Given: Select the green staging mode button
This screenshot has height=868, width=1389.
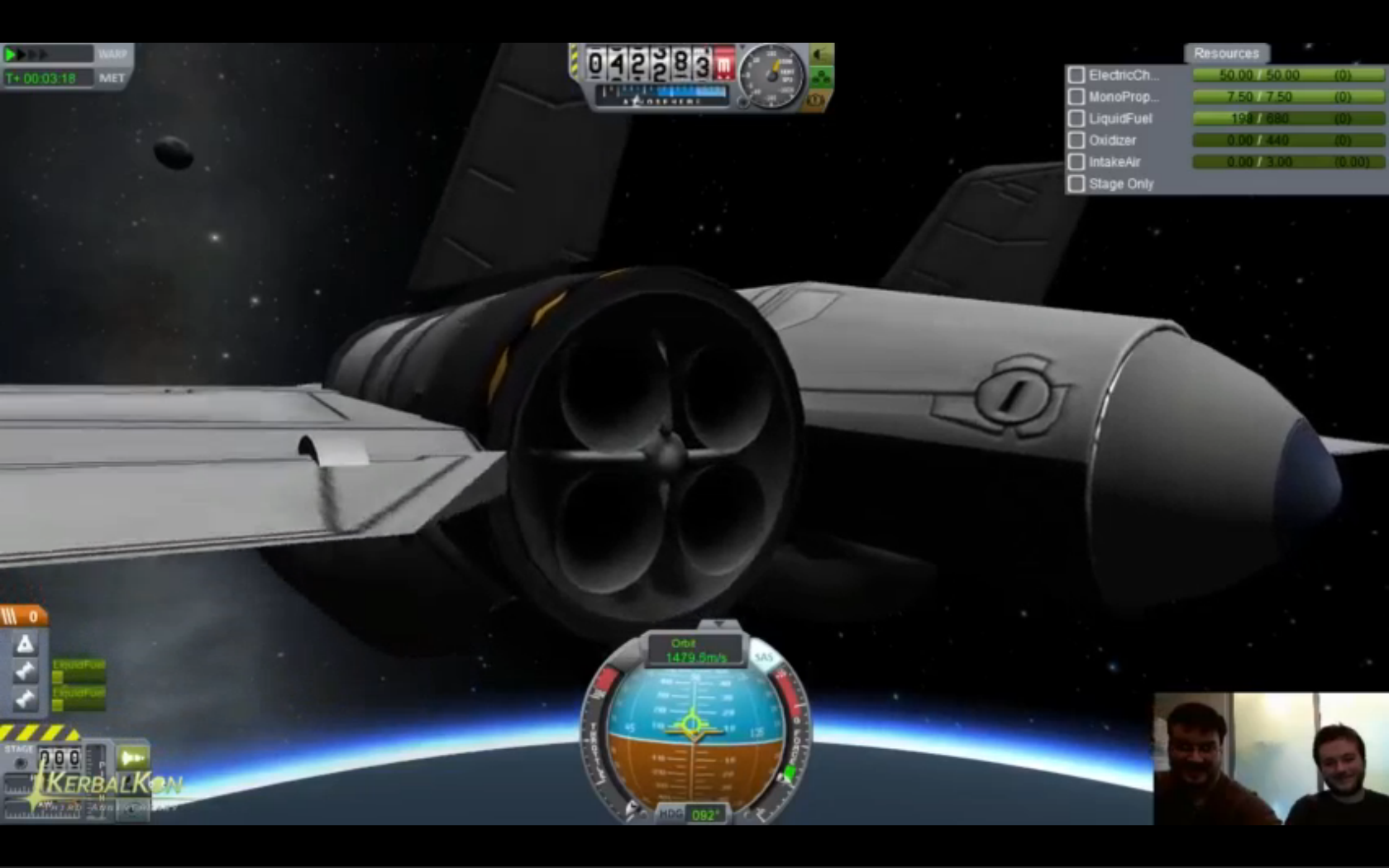Looking at the screenshot, I should pos(132,757).
